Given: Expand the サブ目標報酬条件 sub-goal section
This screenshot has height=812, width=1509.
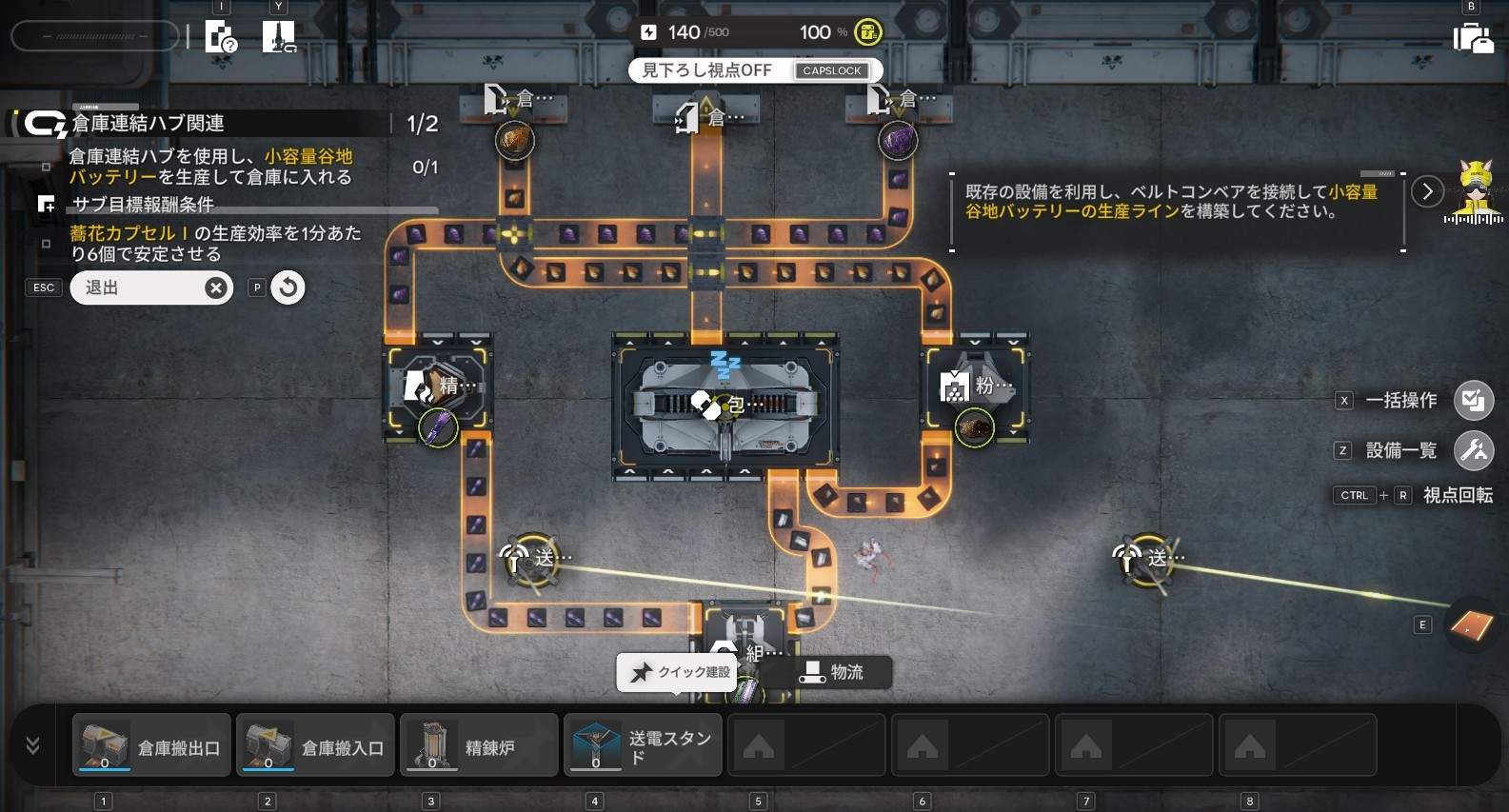Looking at the screenshot, I should (x=143, y=205).
